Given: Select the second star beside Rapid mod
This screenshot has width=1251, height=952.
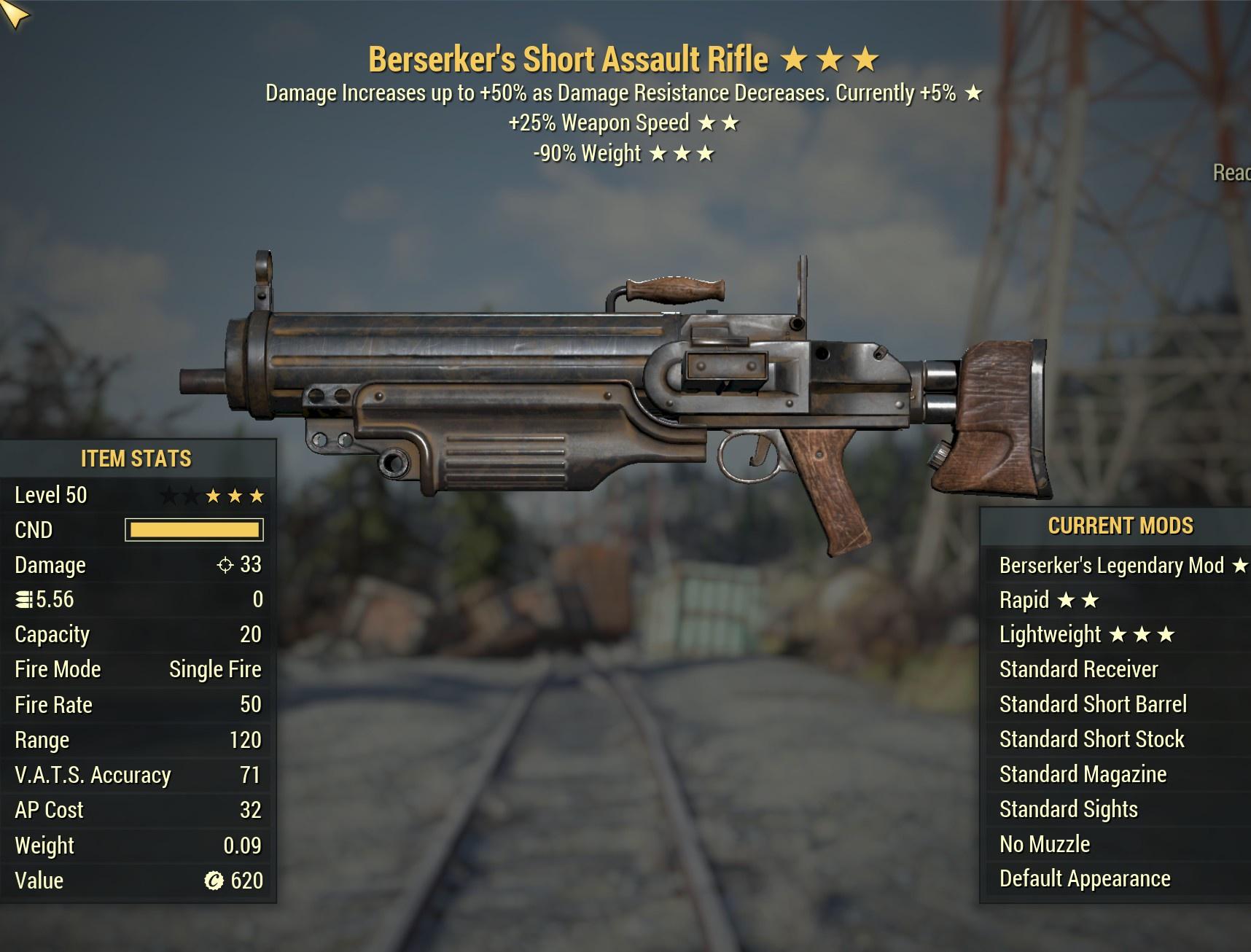Looking at the screenshot, I should (1091, 599).
